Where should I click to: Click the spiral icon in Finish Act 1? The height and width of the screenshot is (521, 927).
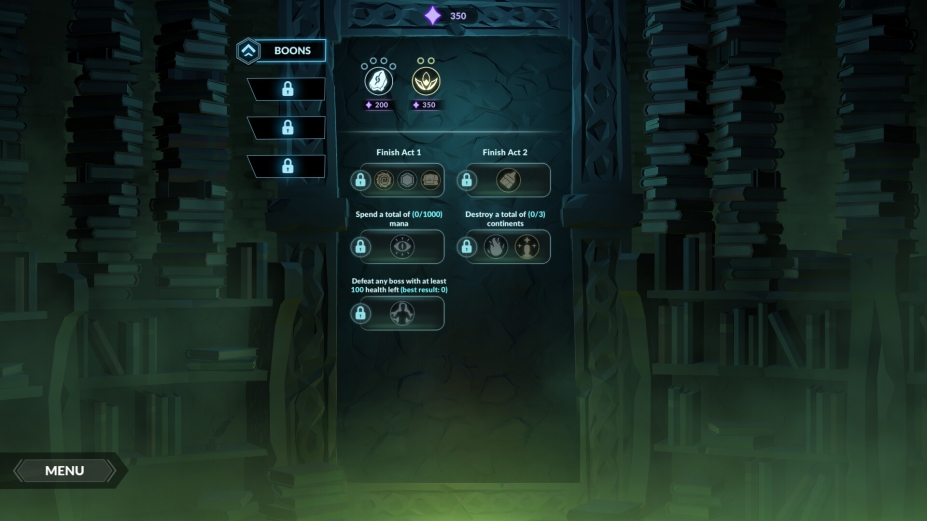(383, 181)
